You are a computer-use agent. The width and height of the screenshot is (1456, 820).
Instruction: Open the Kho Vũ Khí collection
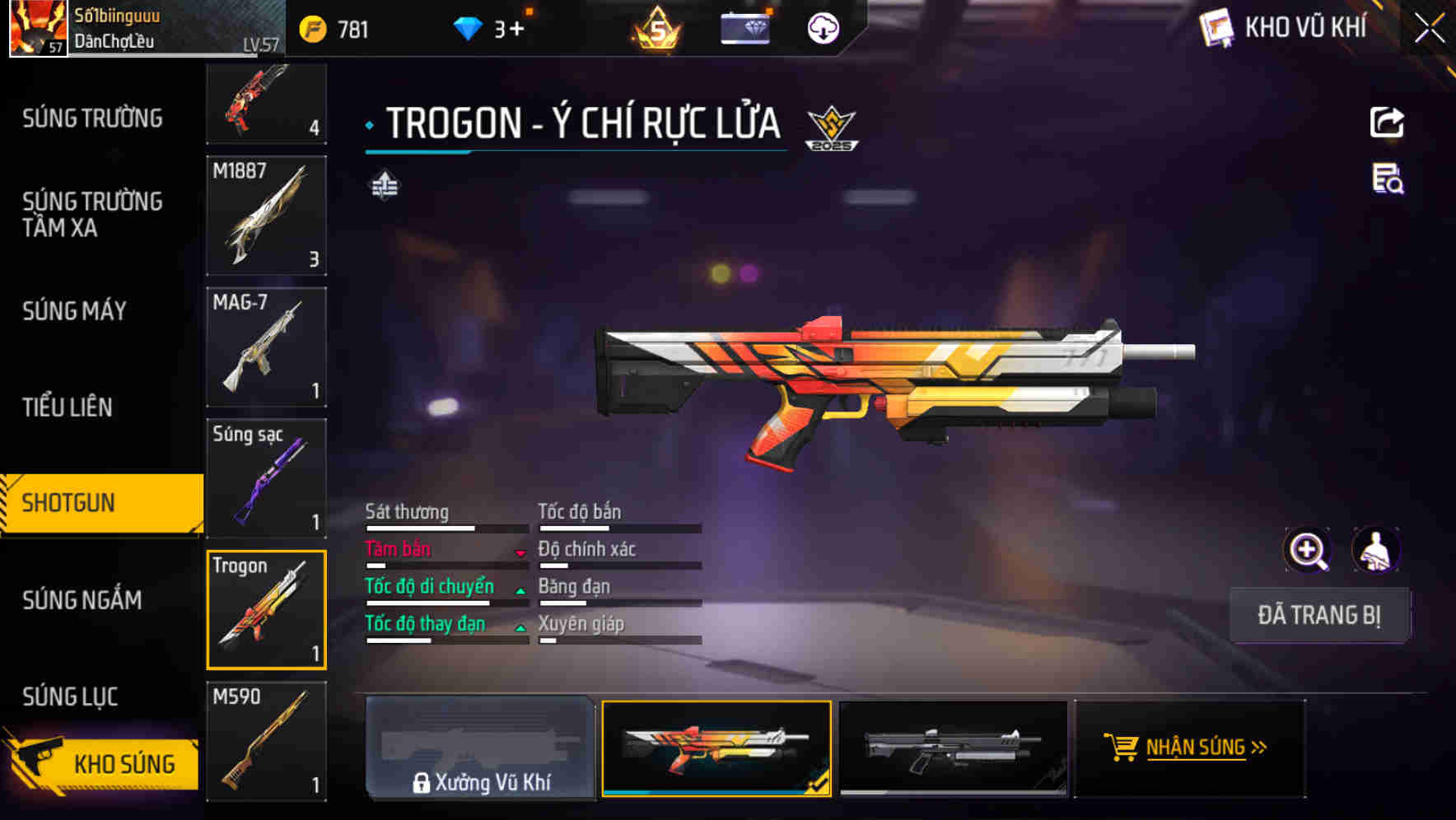pos(1285,28)
